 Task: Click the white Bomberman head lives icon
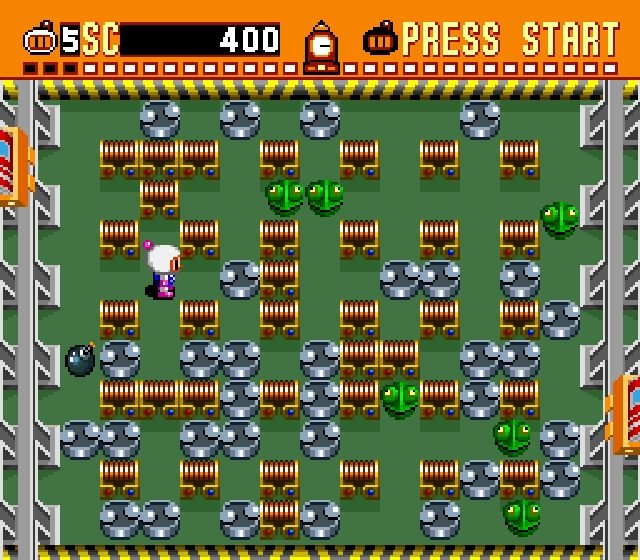click(42, 41)
